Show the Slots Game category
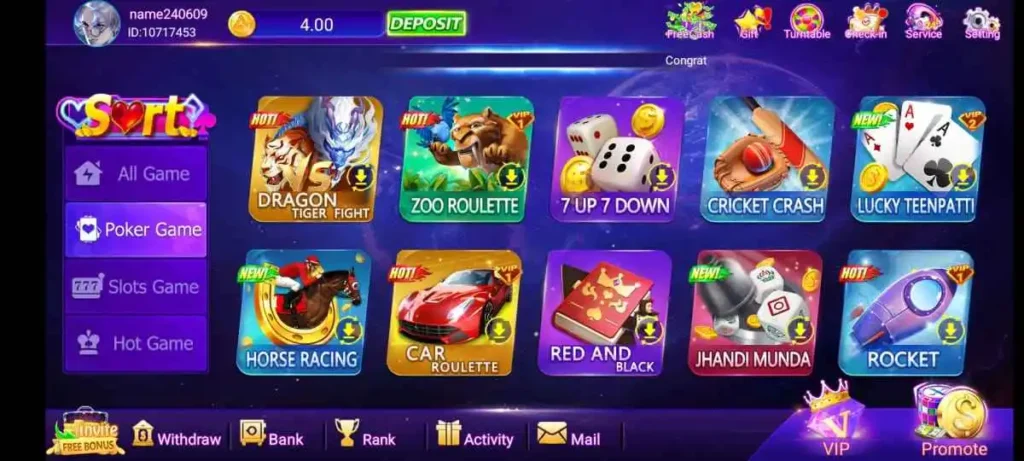This screenshot has height=461, width=1024. pos(136,287)
